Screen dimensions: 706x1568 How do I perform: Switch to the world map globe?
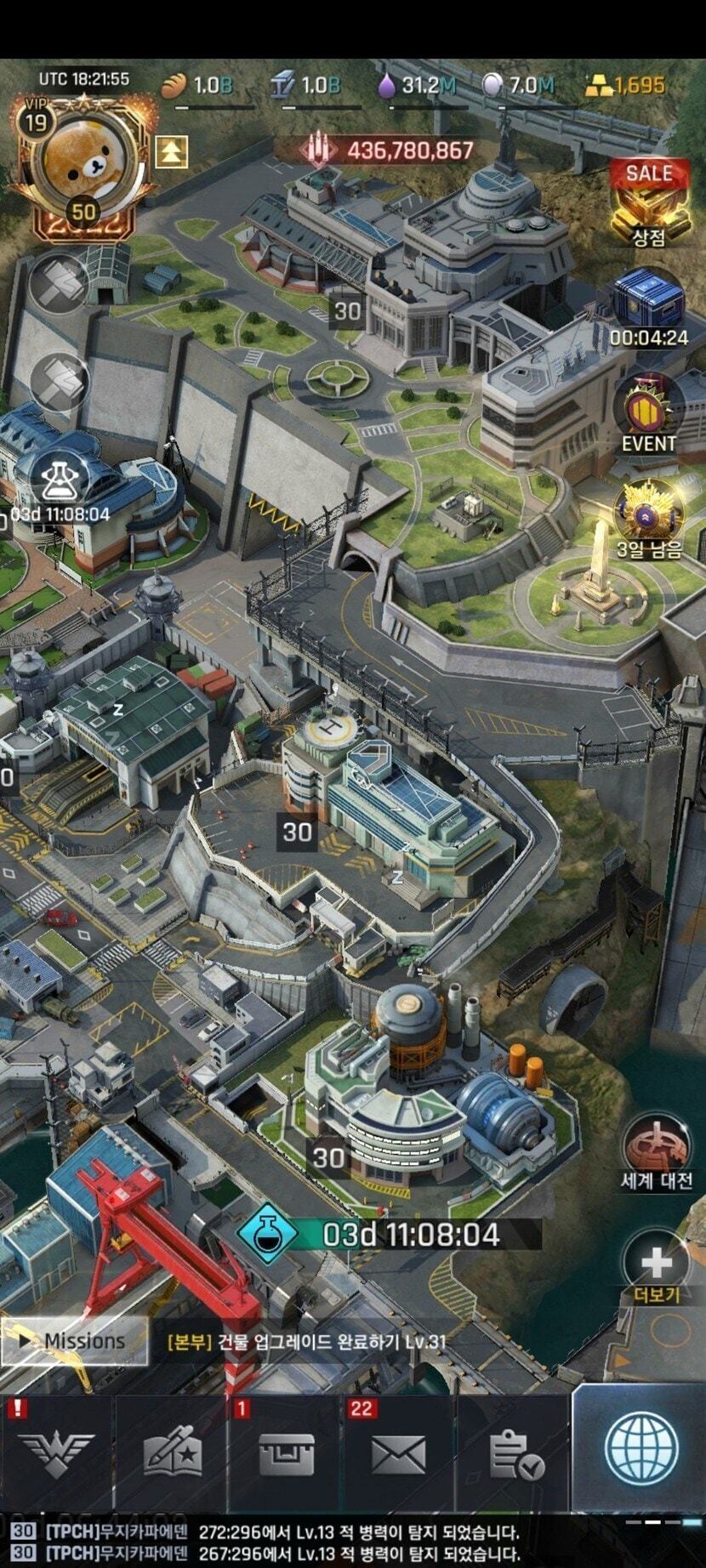(640, 1450)
